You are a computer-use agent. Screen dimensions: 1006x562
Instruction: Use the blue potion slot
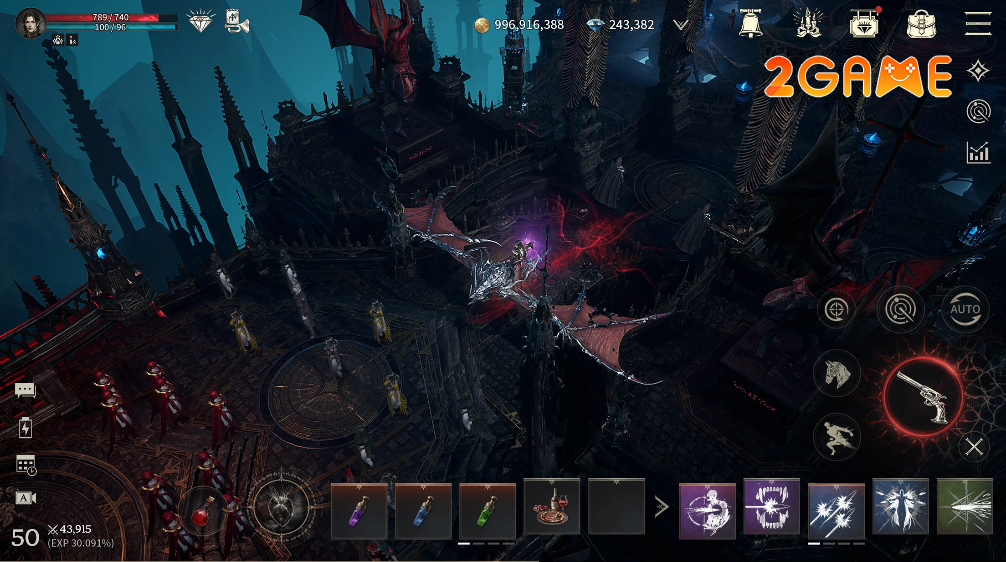point(423,510)
